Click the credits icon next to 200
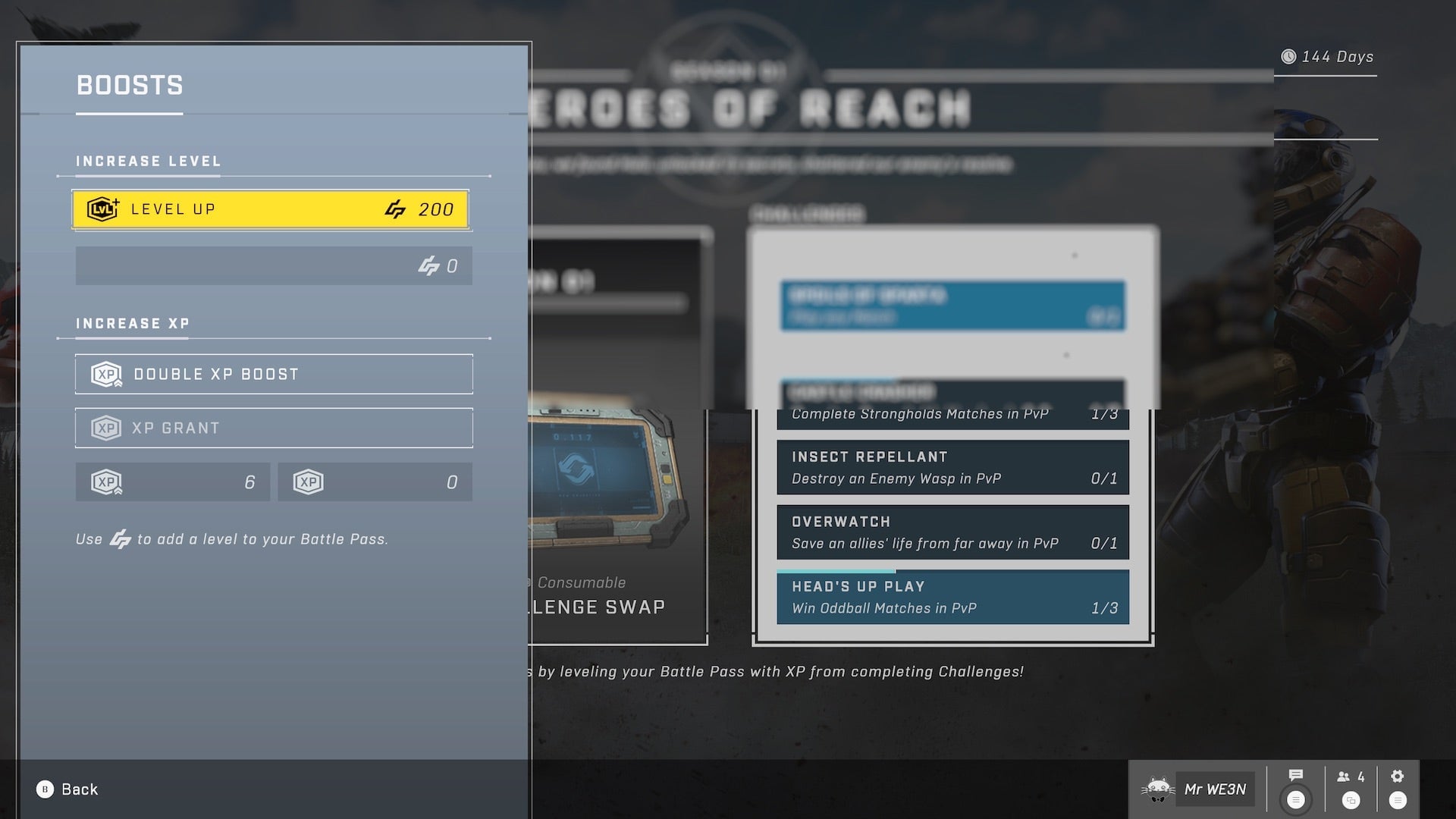 (394, 209)
